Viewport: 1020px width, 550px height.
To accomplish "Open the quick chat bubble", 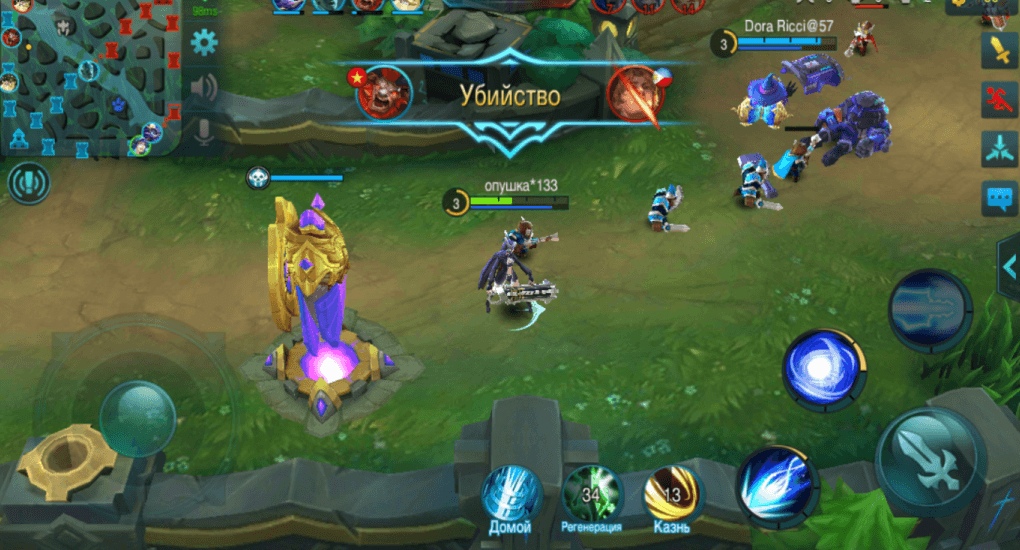I will point(998,198).
